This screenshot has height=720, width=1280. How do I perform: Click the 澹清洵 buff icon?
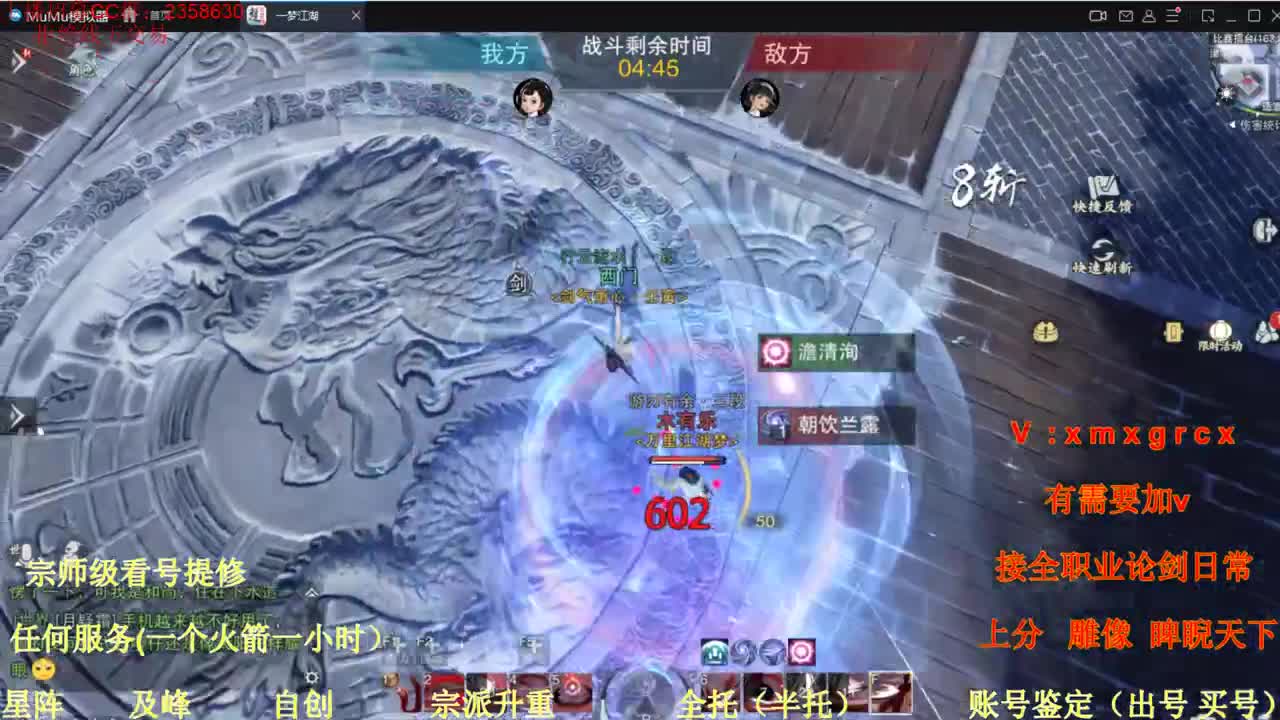775,352
